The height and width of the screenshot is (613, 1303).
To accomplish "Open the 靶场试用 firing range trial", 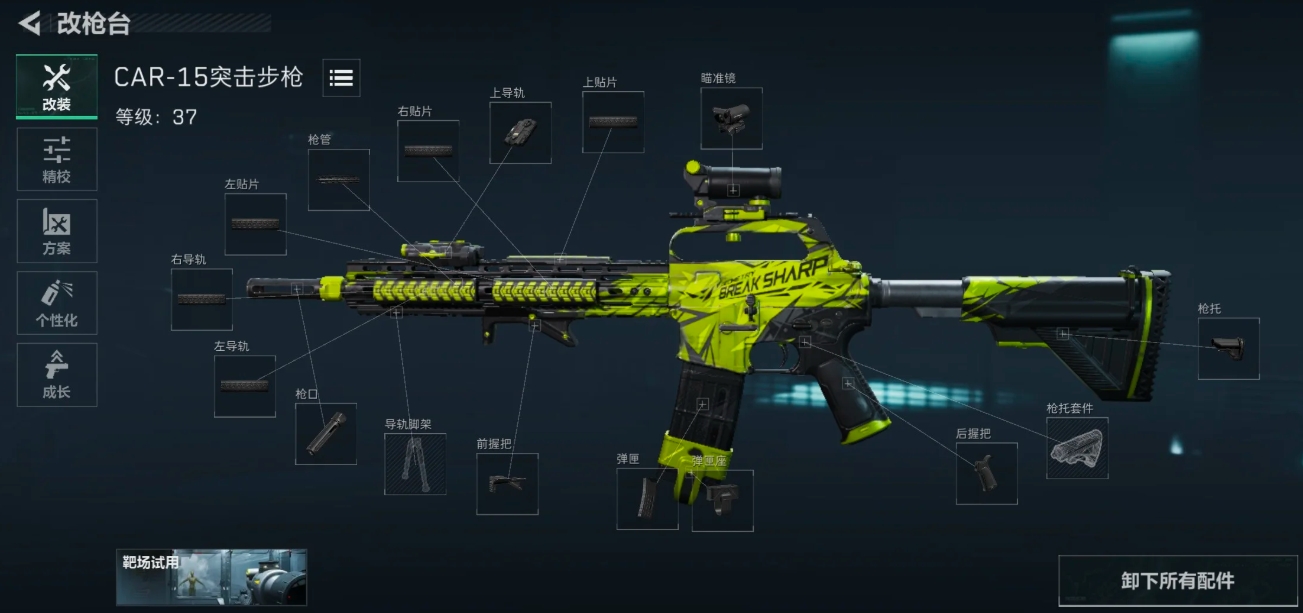I will click(x=211, y=577).
